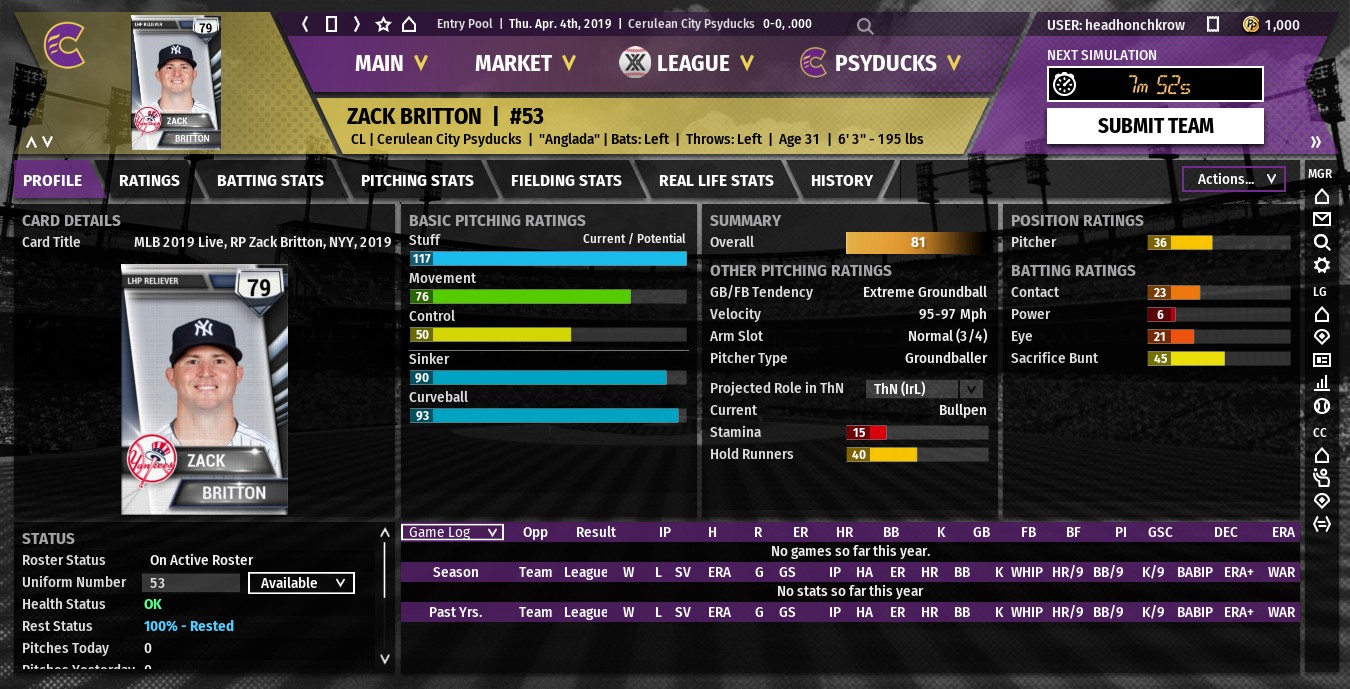
Task: Click the star bookmark icon in top bar
Action: tap(383, 24)
